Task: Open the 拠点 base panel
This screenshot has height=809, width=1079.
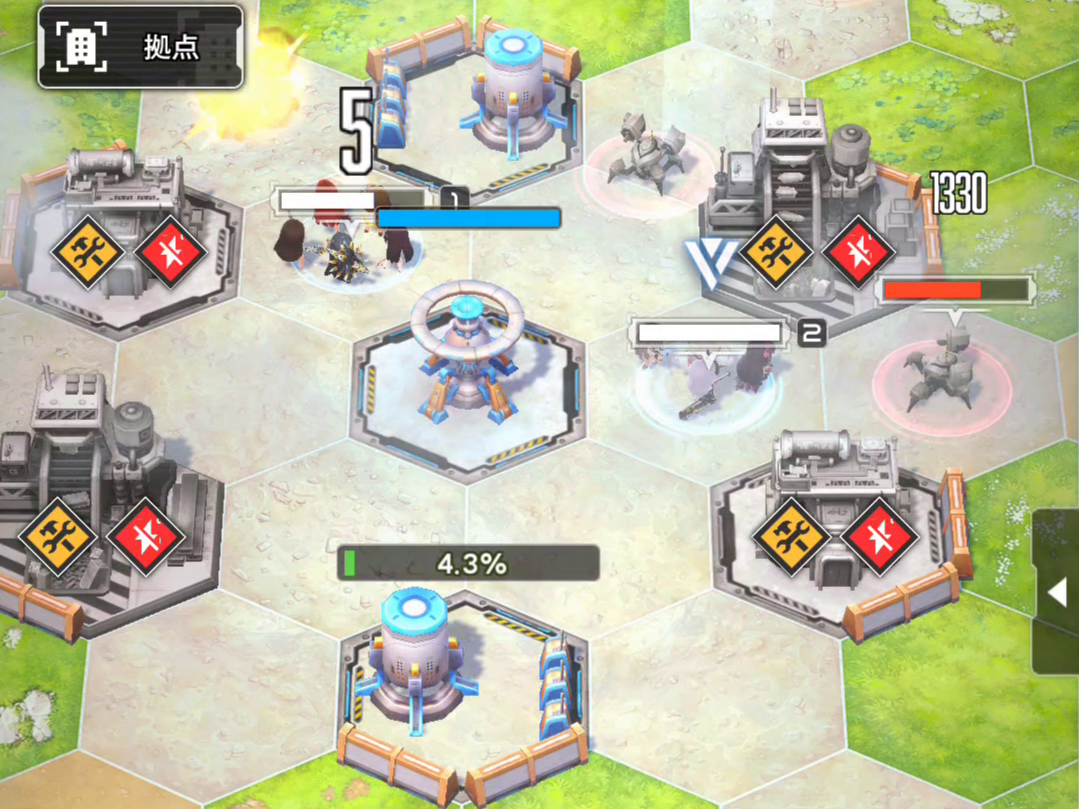Action: (x=140, y=47)
